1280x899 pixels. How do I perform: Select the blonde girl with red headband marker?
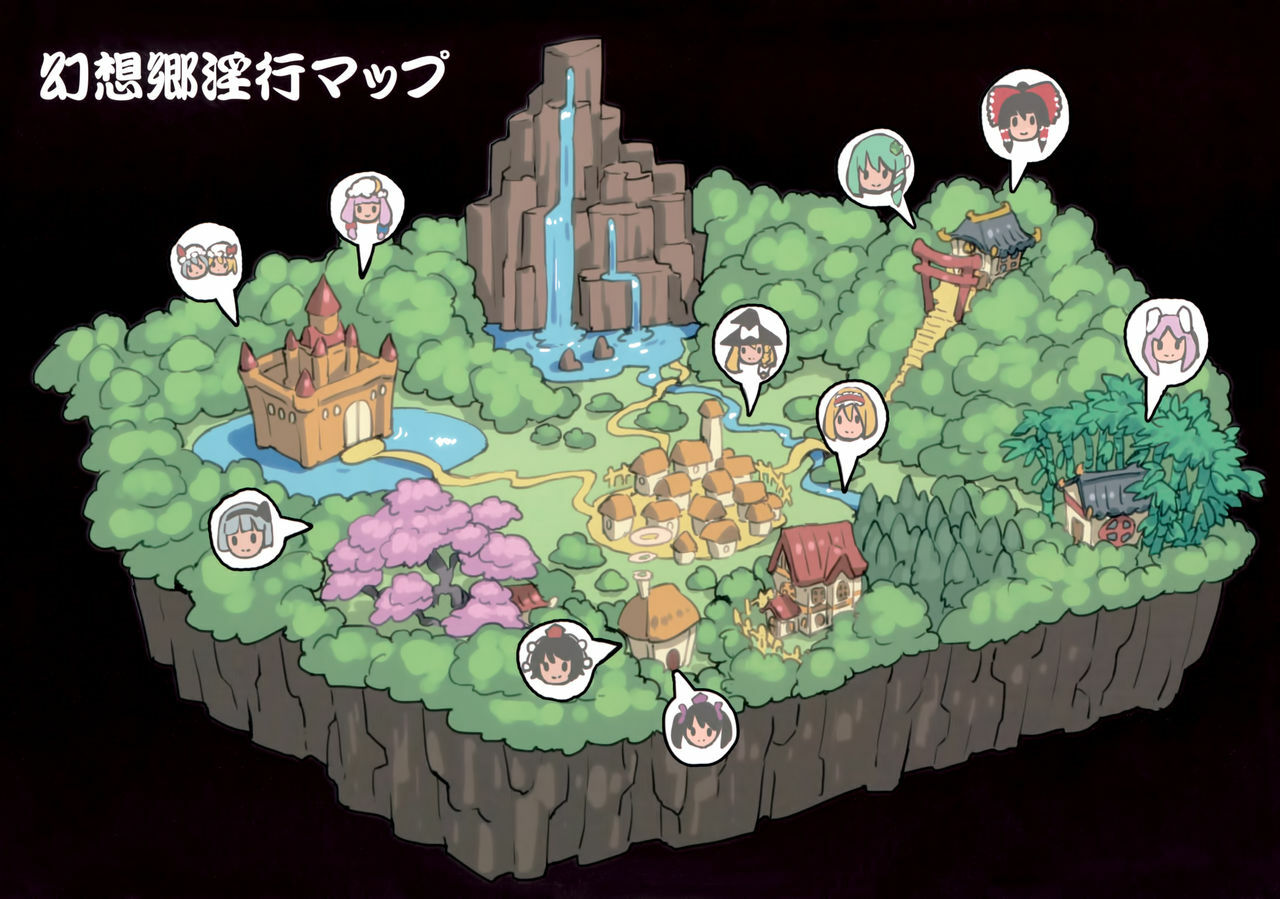[x=851, y=421]
